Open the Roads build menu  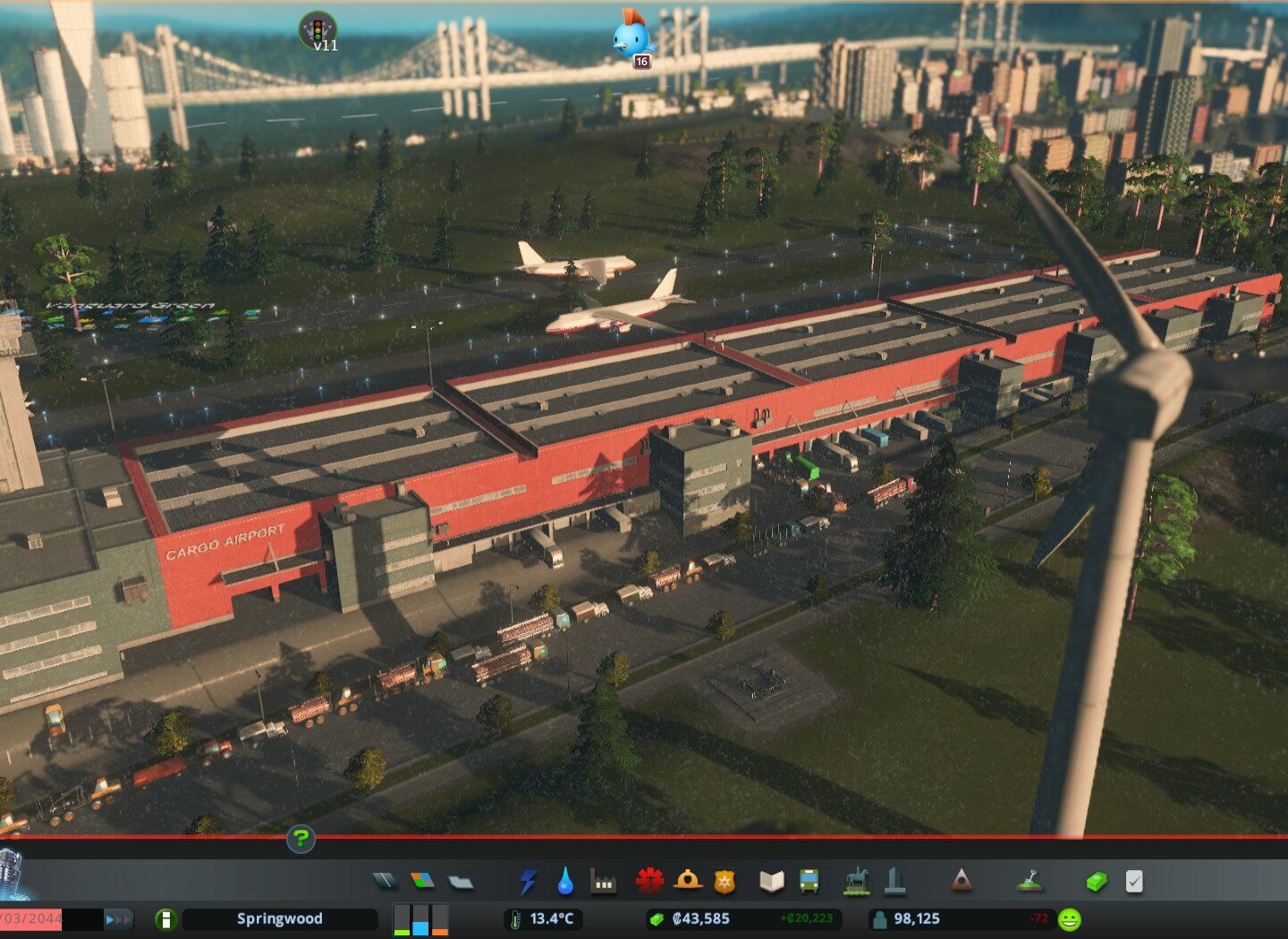tap(386, 882)
